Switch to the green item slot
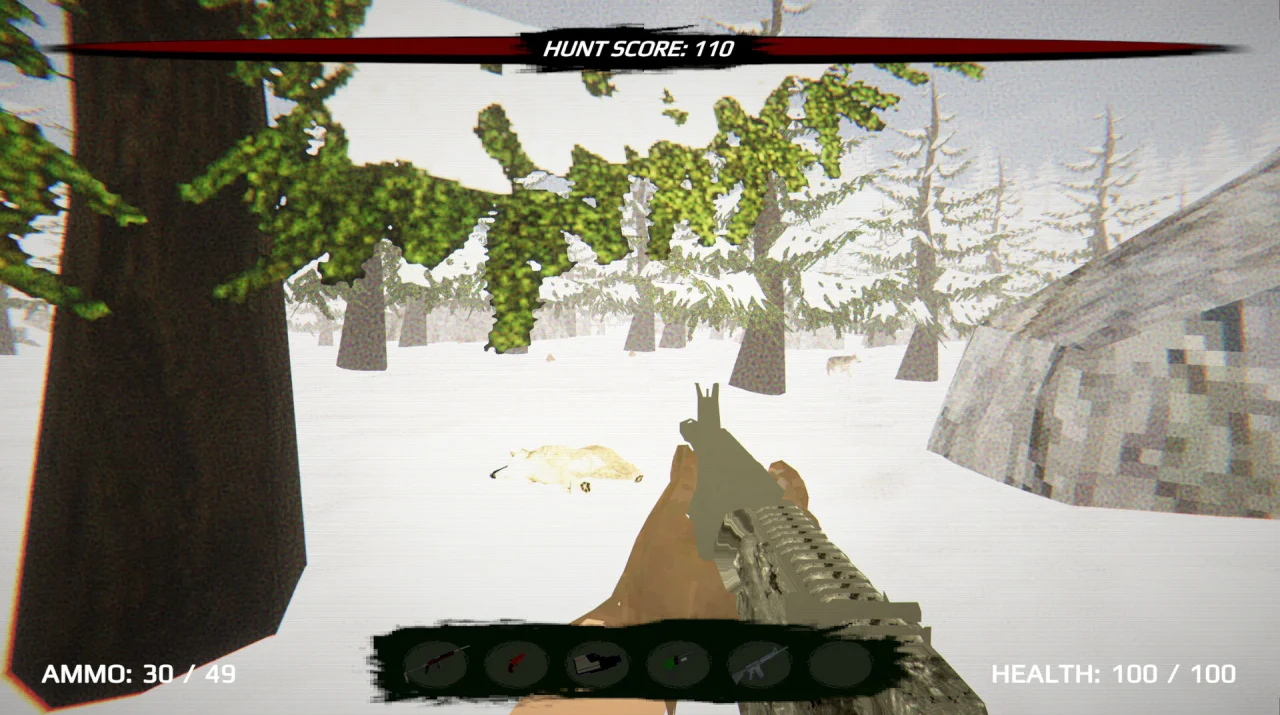The width and height of the screenshot is (1280, 715). (x=678, y=664)
